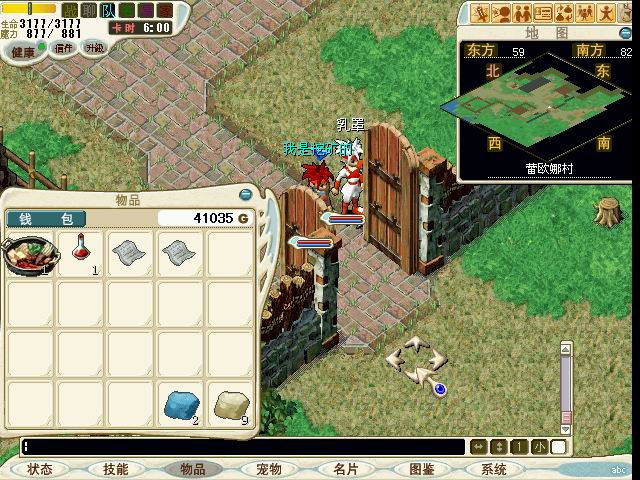
Task: Select the red potion flask
Action: pyautogui.click(x=79, y=253)
